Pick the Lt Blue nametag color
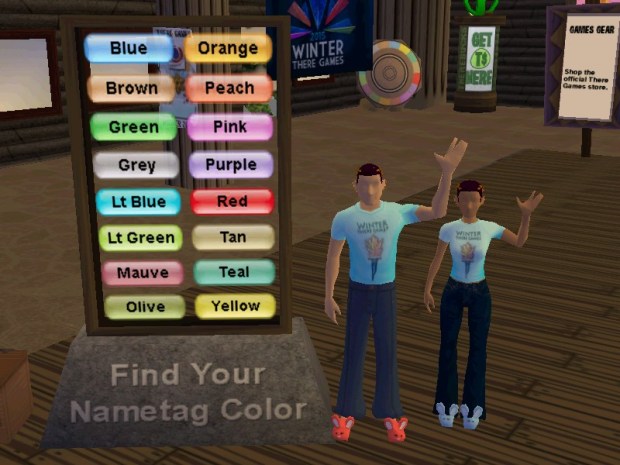 (x=138, y=202)
